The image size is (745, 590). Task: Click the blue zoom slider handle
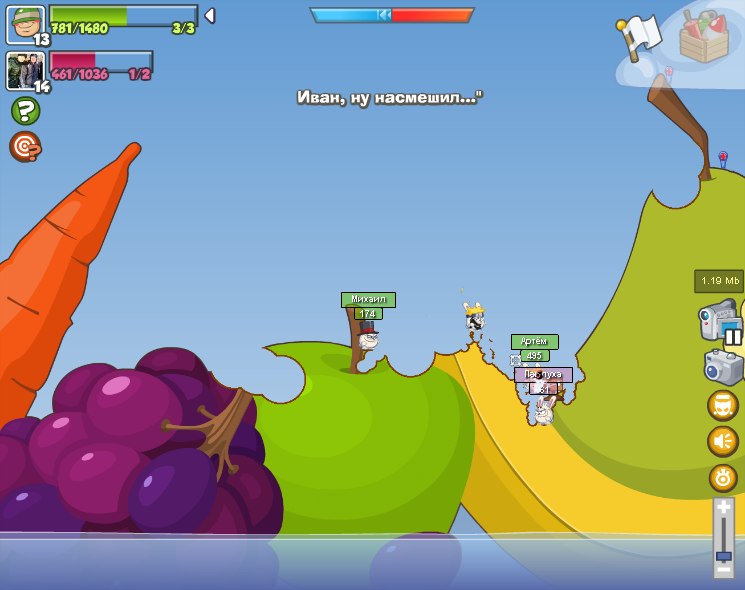tap(724, 555)
